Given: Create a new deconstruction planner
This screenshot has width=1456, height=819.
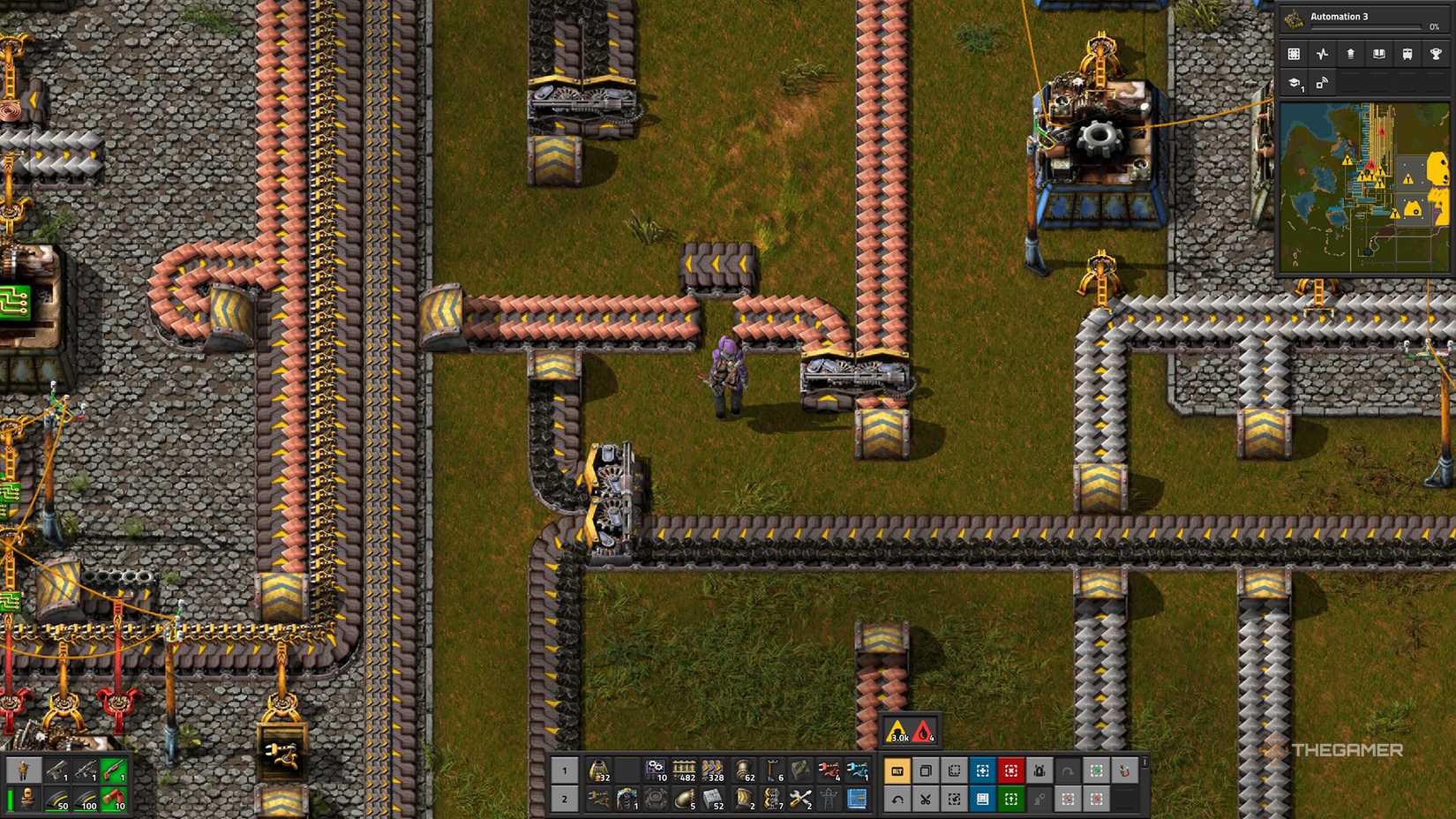Looking at the screenshot, I should (1010, 770).
